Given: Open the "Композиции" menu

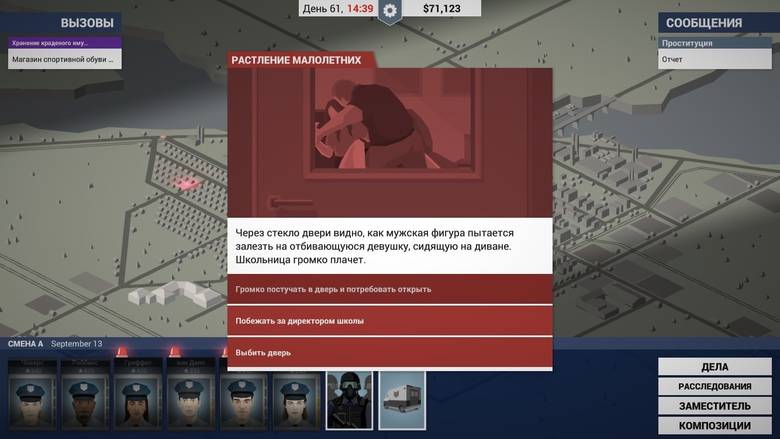Looking at the screenshot, I should [x=714, y=424].
